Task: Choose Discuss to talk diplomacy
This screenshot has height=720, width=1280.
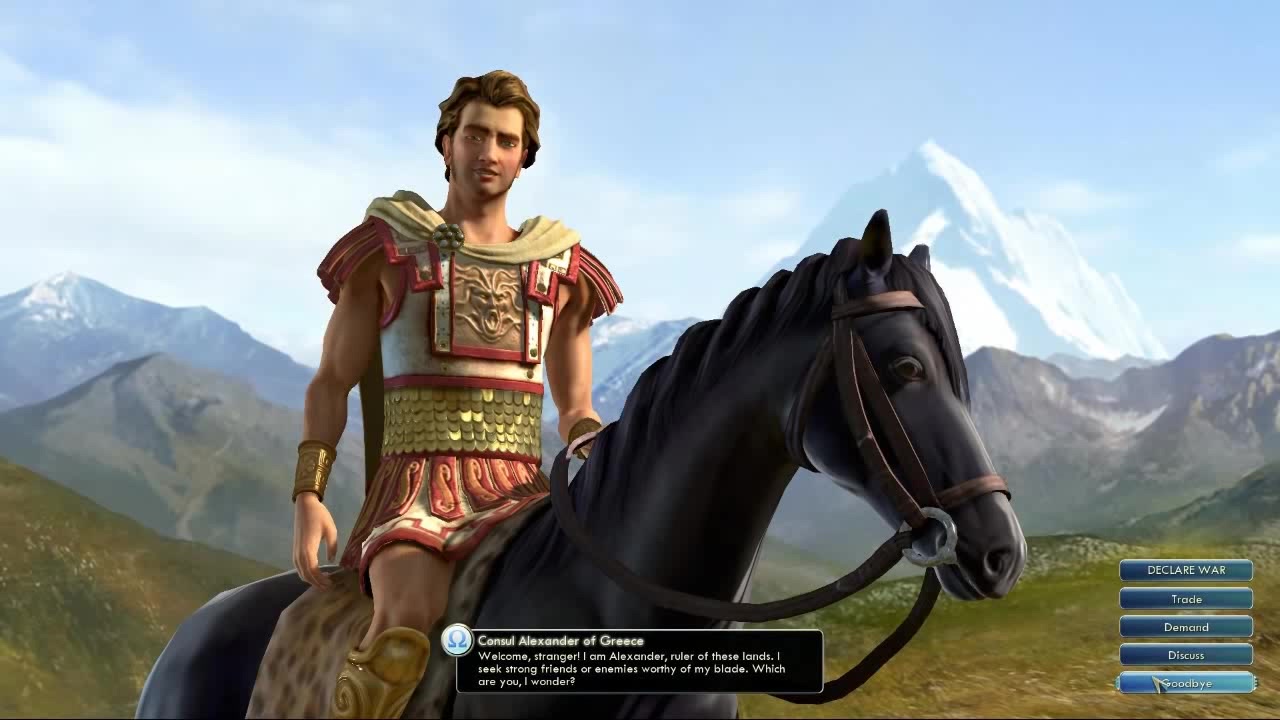Action: pyautogui.click(x=1186, y=655)
